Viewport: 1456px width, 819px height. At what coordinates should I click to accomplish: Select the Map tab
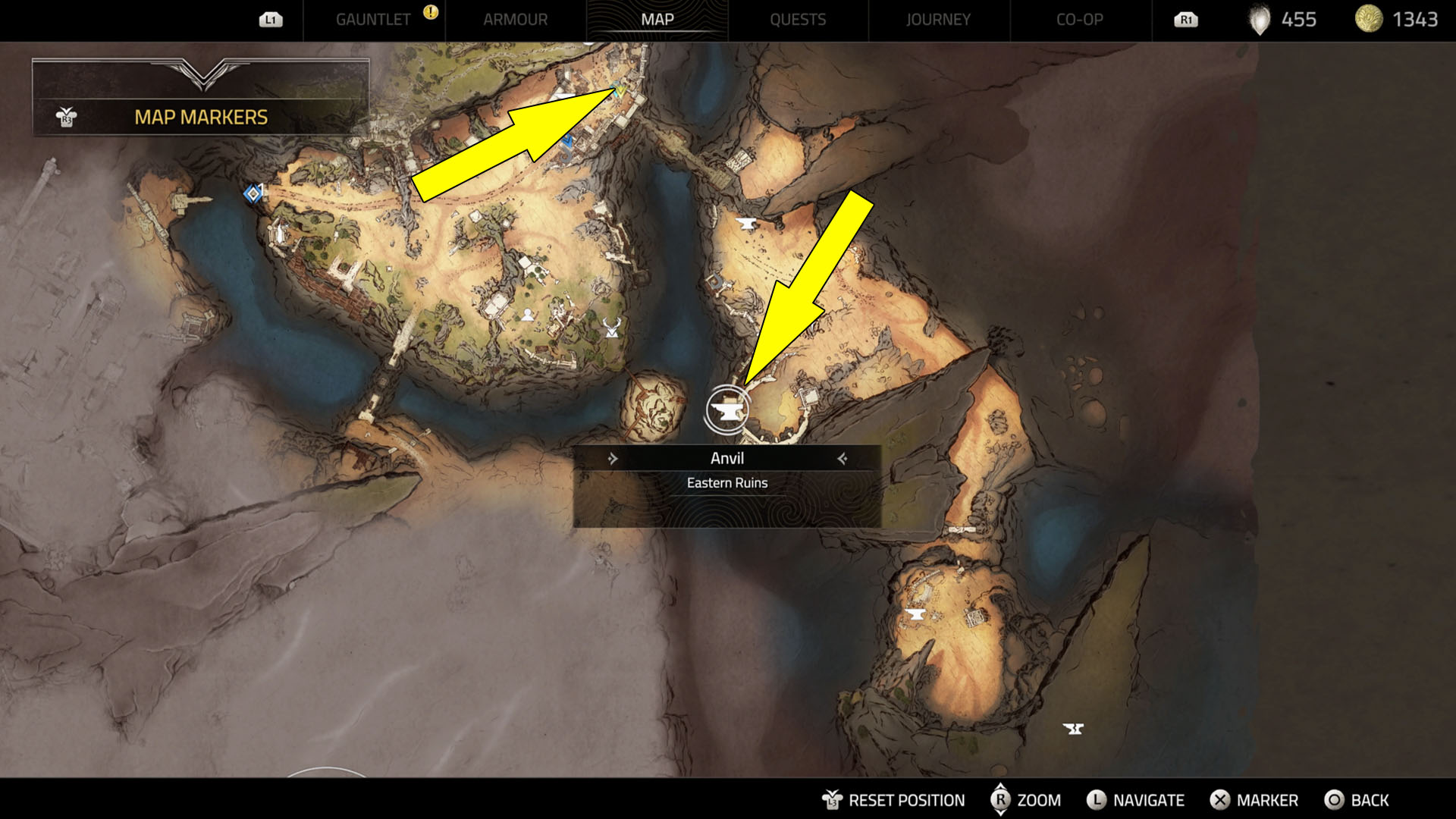657,20
